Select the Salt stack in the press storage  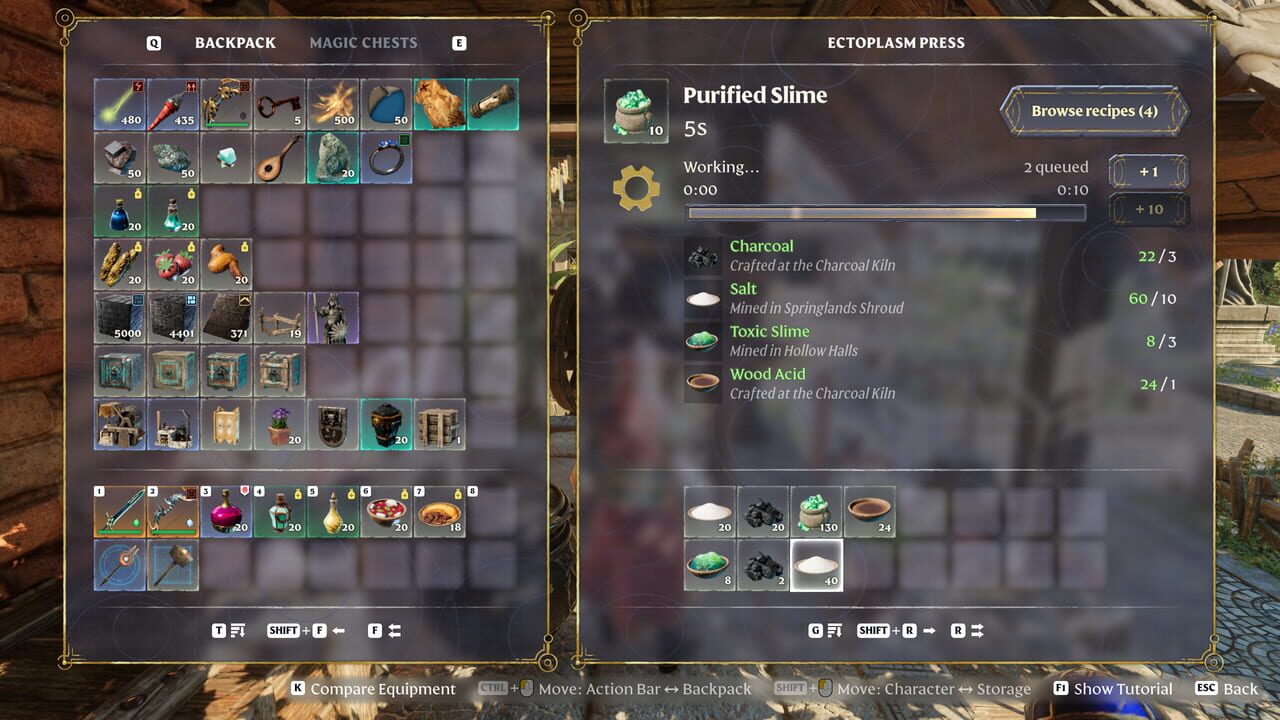coord(709,510)
